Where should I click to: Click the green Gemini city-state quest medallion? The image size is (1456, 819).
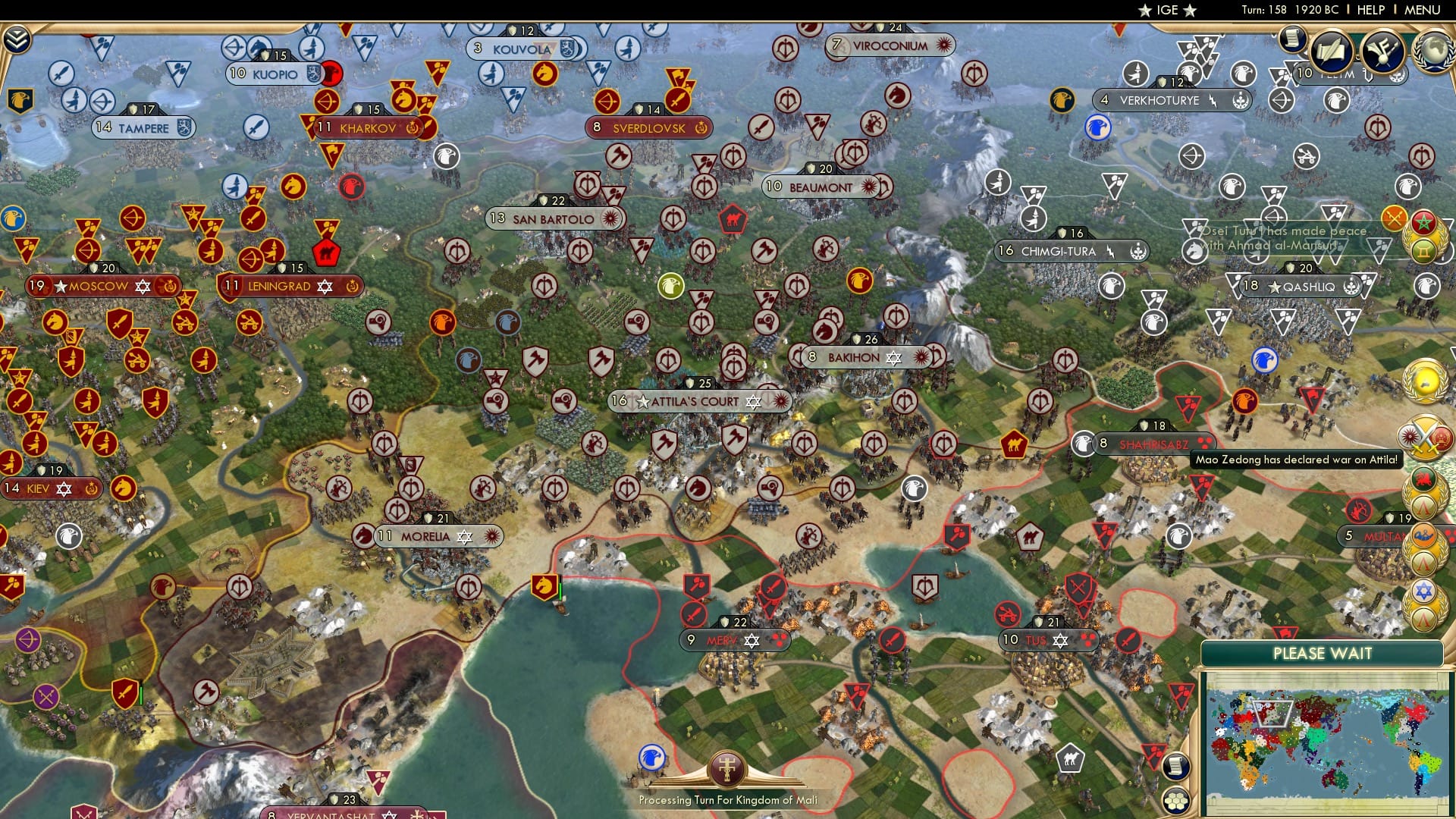[x=1424, y=250]
